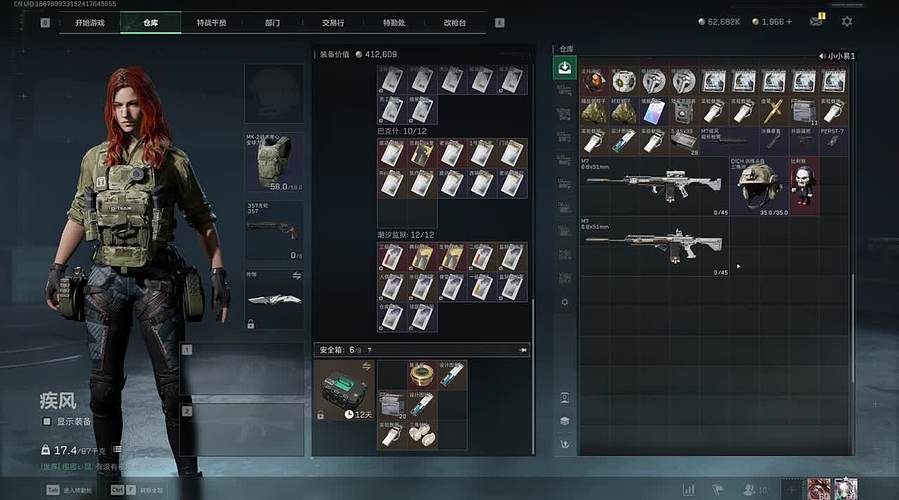899x500 pixels.
Task: Choose the equipped knife slot
Action: coord(274,298)
